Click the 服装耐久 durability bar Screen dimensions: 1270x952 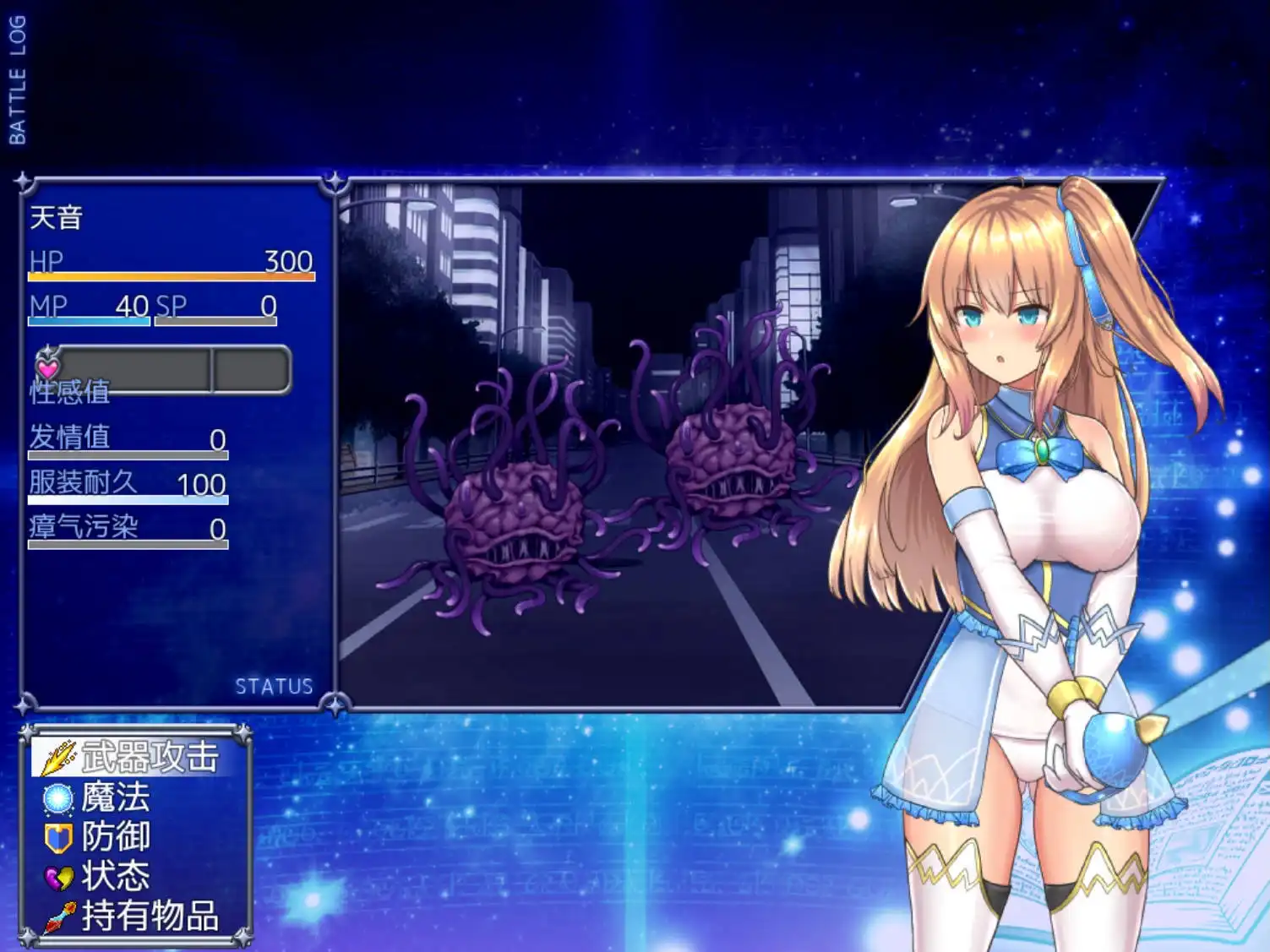(x=127, y=499)
